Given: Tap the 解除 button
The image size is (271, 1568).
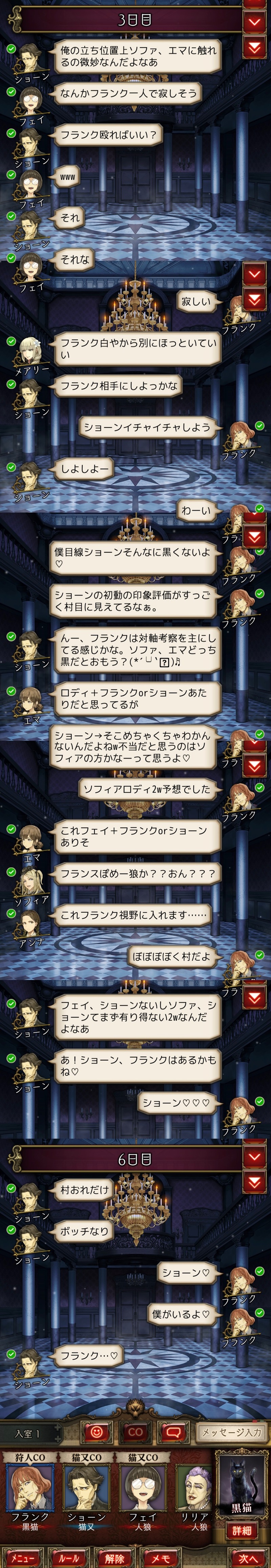Looking at the screenshot, I should pyautogui.click(x=114, y=1557).
